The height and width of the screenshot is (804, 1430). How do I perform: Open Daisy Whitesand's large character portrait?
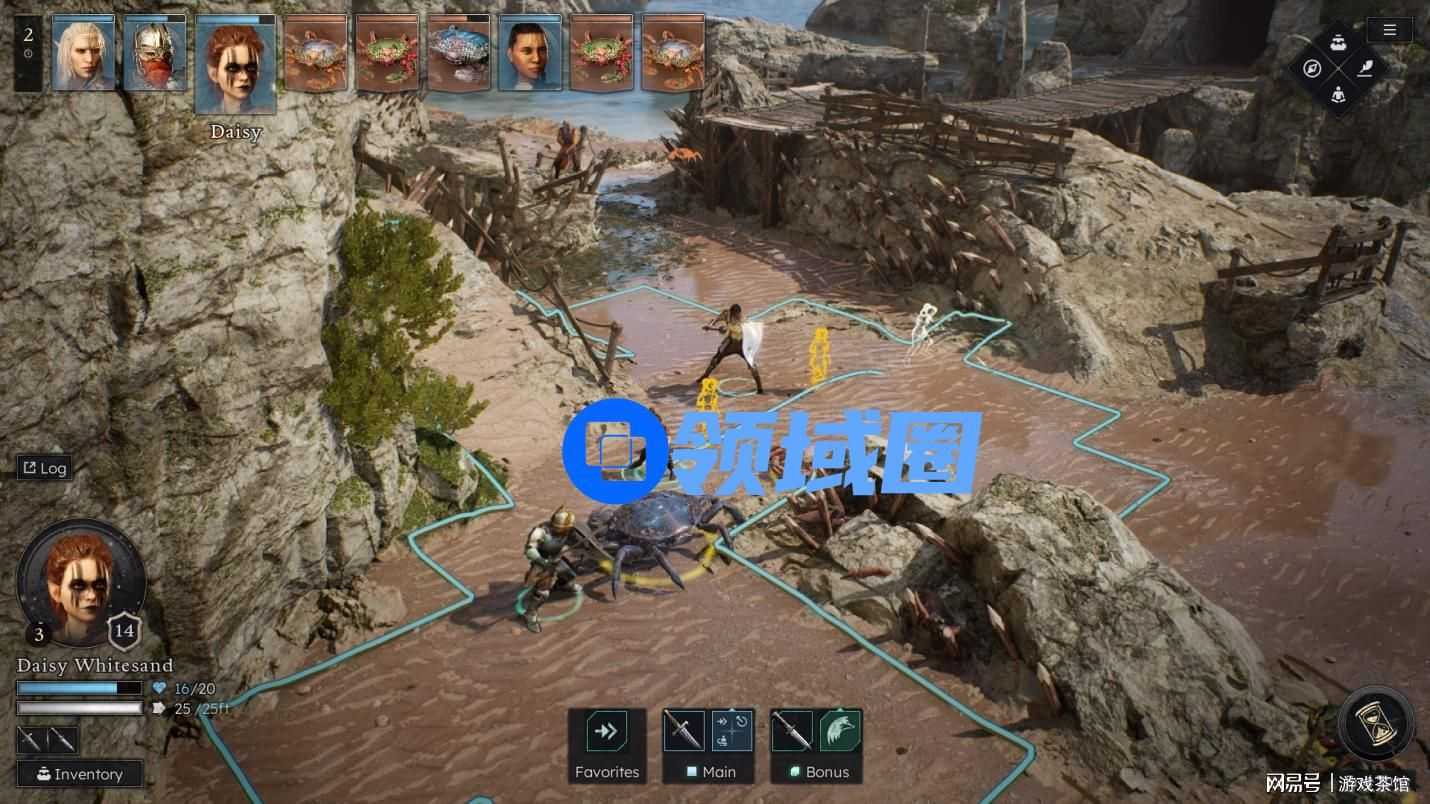[x=81, y=582]
